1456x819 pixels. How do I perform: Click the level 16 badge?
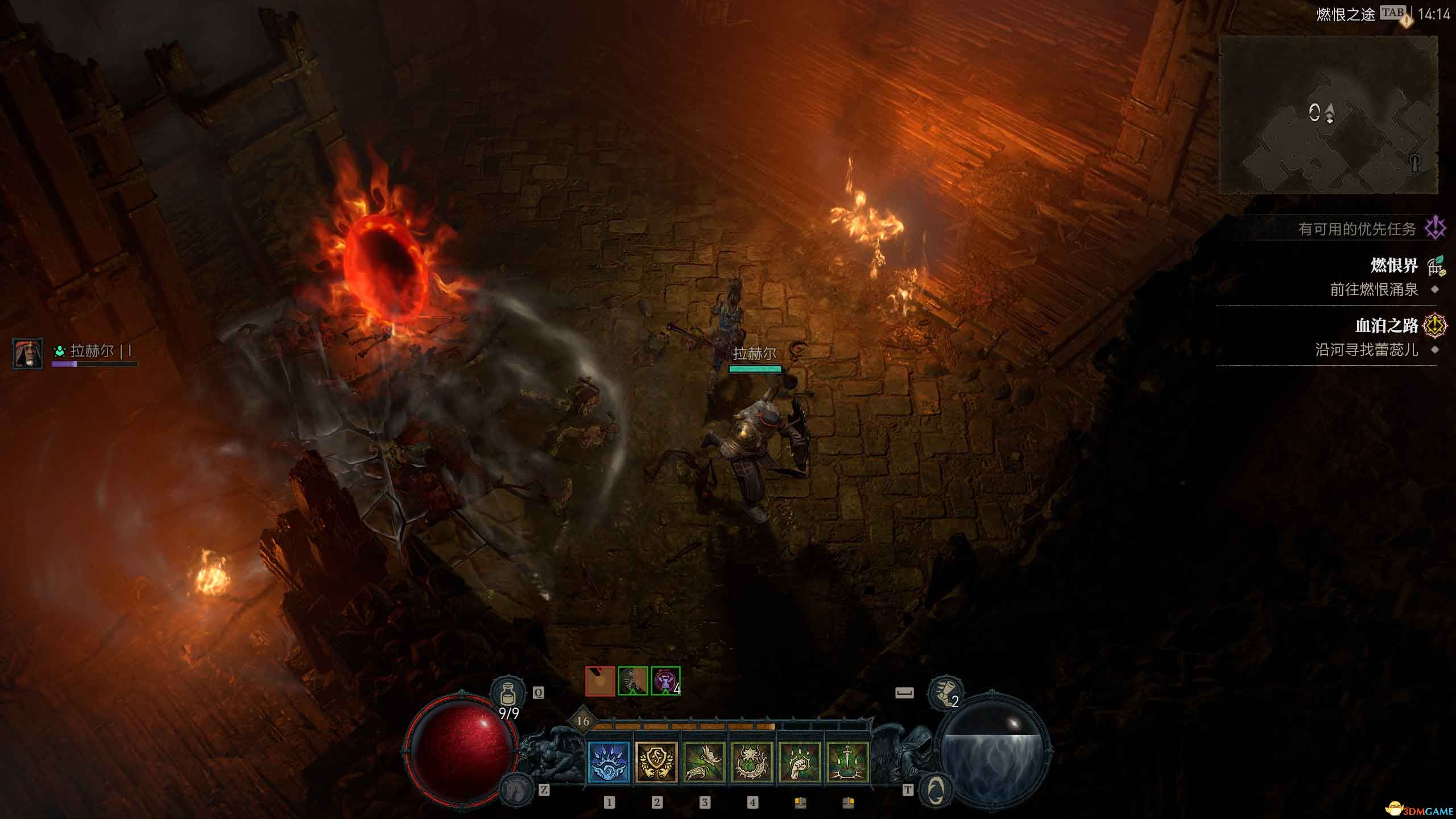[582, 722]
